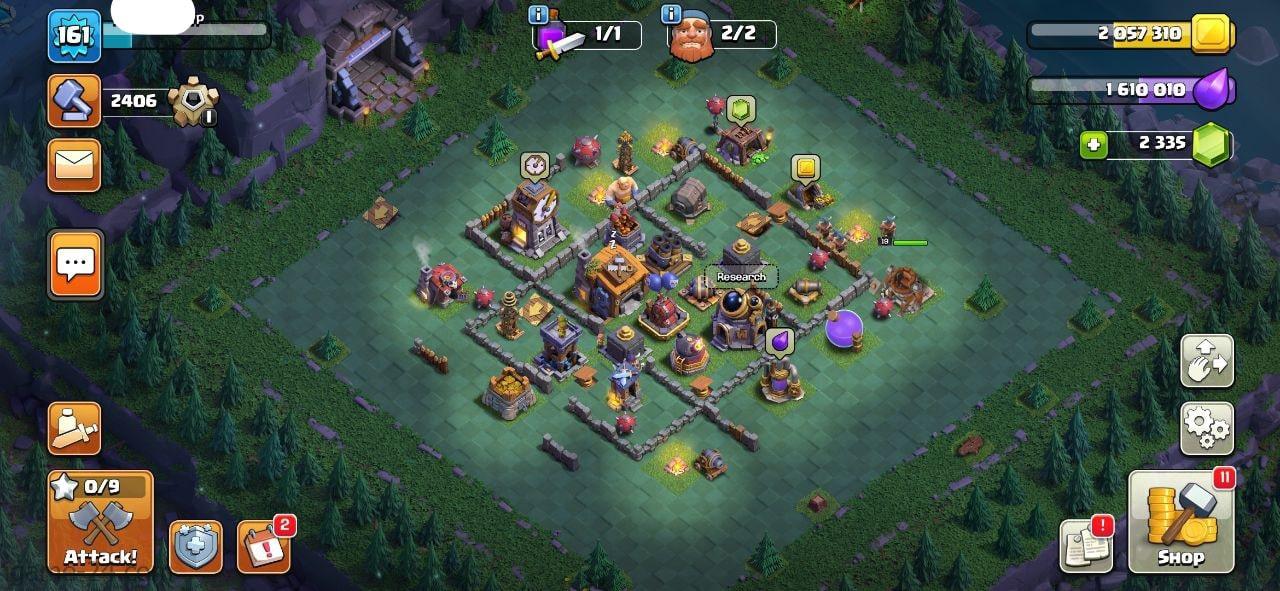Open the notes list with red alert
This screenshot has width=1280, height=591.
pos(1087,545)
